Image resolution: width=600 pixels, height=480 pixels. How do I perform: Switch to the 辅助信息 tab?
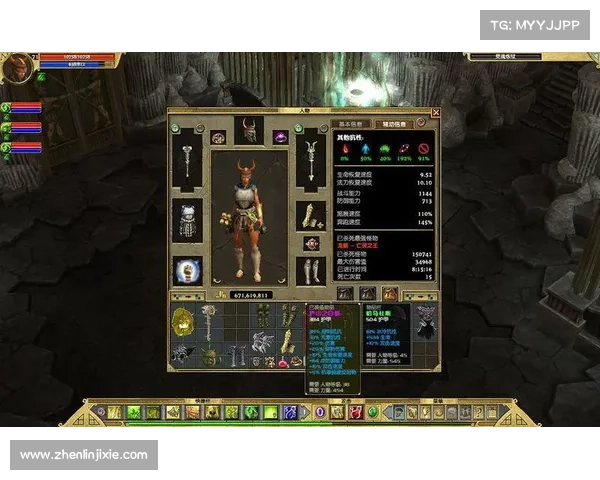(x=388, y=123)
